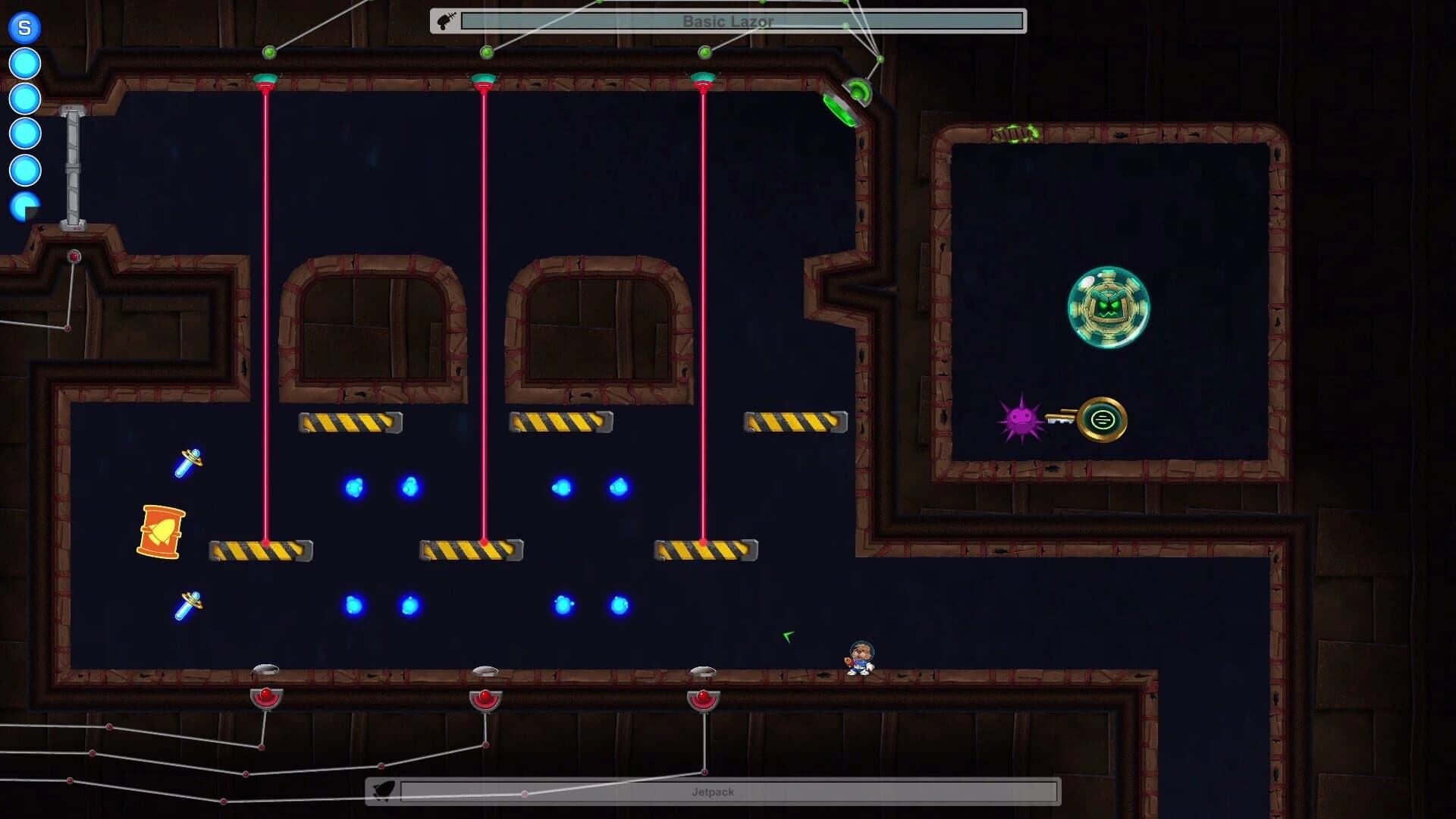Select the robot enemy inside the green bubble

click(x=1107, y=306)
